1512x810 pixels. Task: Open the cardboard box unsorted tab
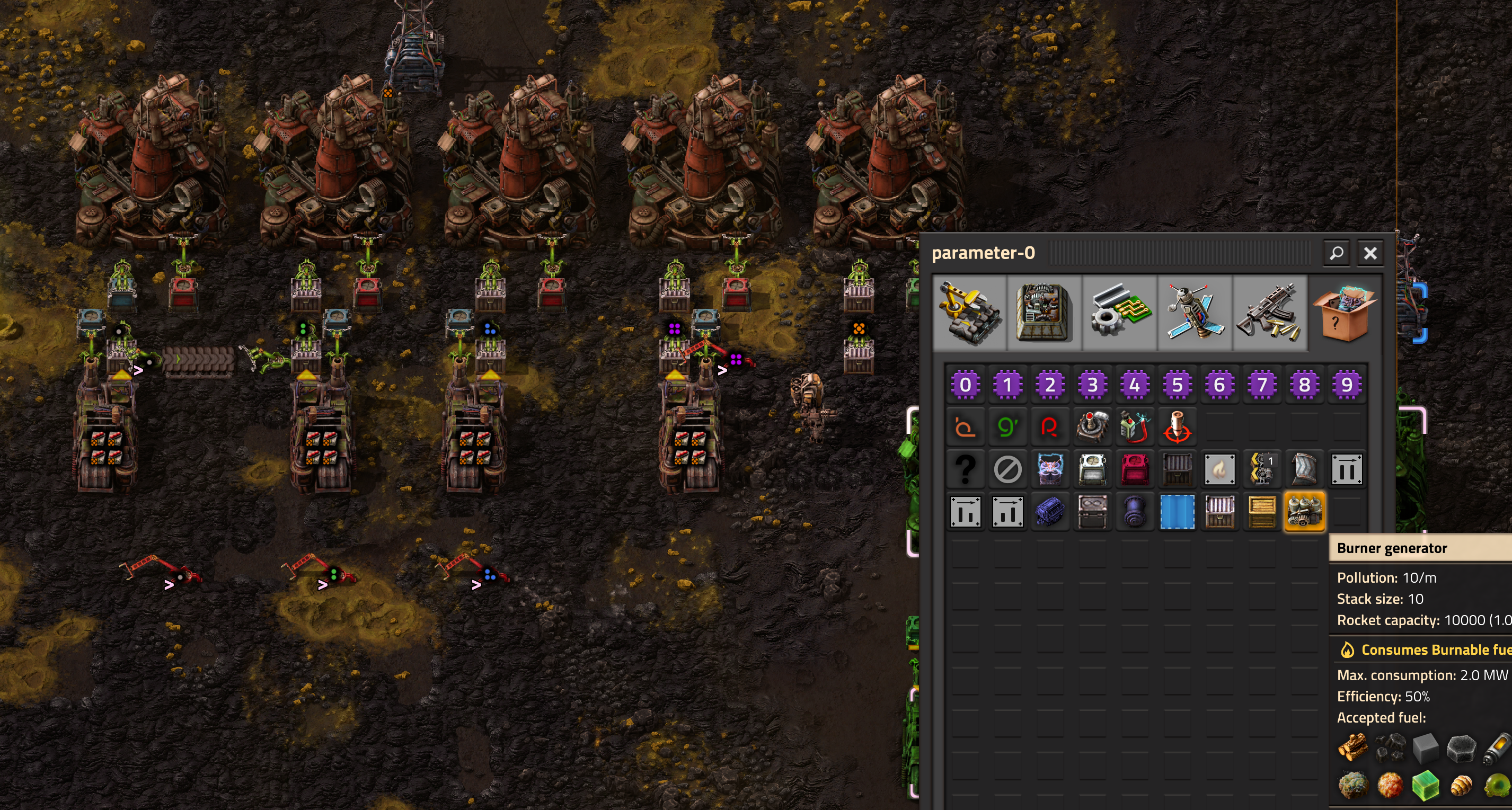pyautogui.click(x=1345, y=313)
